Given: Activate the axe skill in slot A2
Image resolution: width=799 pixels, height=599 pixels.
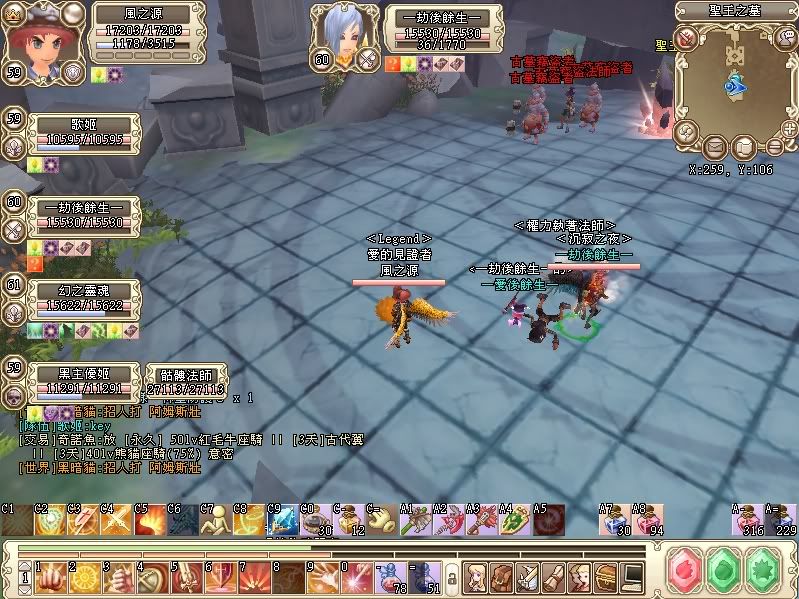Looking at the screenshot, I should click(x=446, y=520).
